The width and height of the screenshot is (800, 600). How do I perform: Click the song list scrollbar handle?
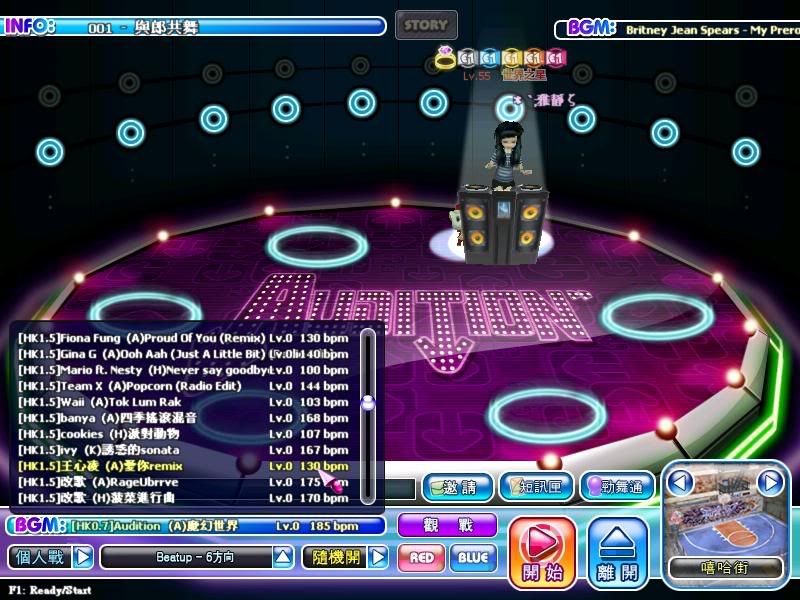pos(368,403)
